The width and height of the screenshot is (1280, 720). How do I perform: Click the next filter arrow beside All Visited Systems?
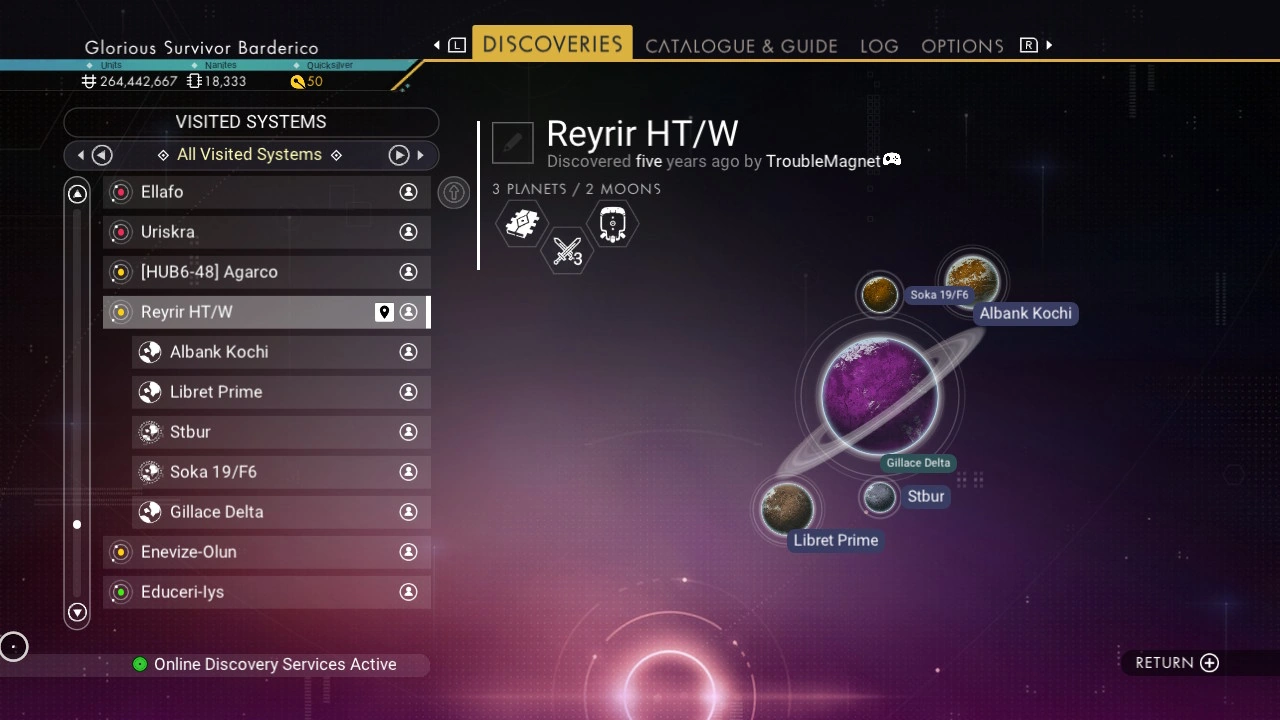click(399, 155)
